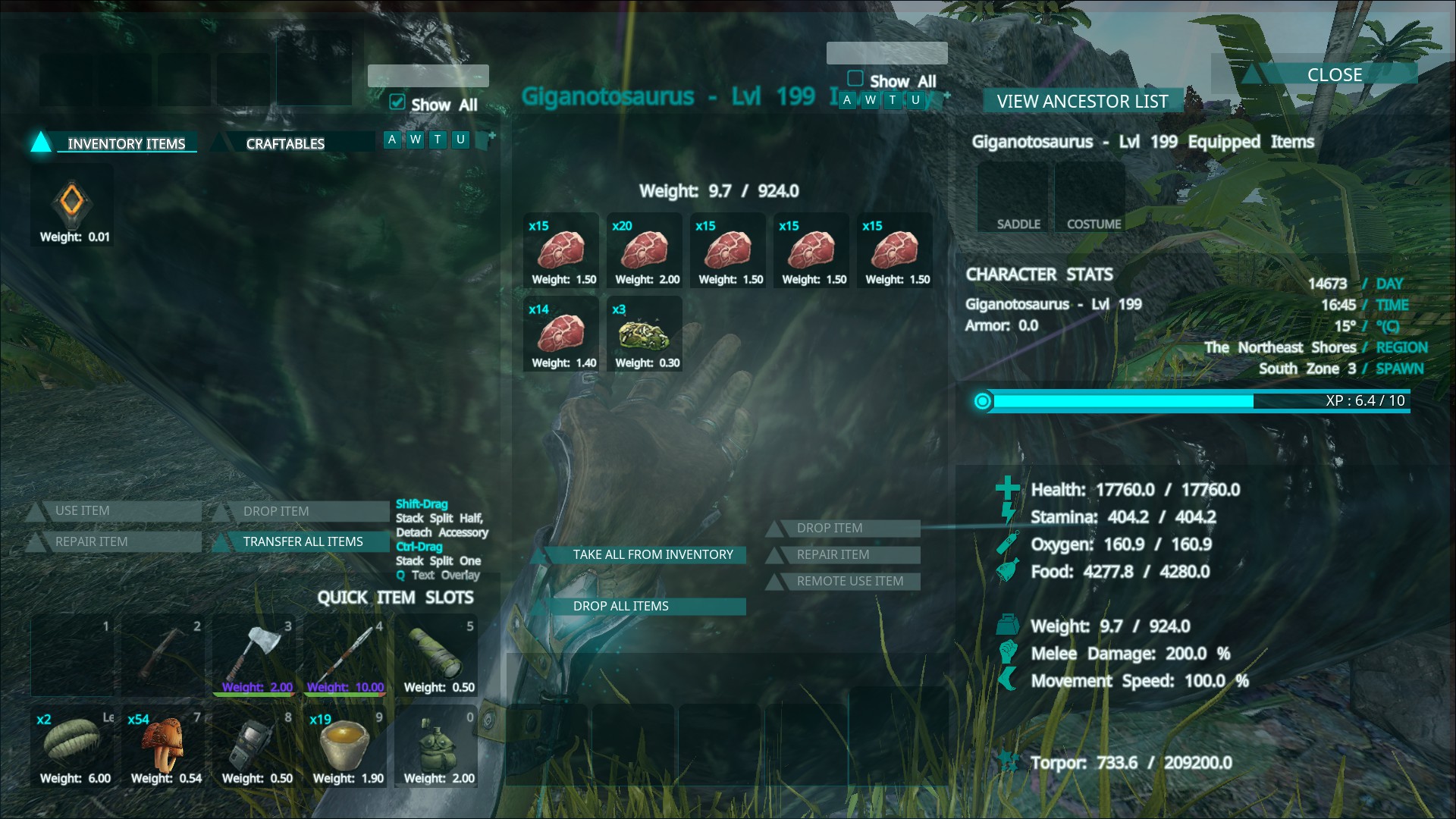Select the spear in quick slot 4
Viewport: 1456px width, 819px height.
click(x=346, y=654)
